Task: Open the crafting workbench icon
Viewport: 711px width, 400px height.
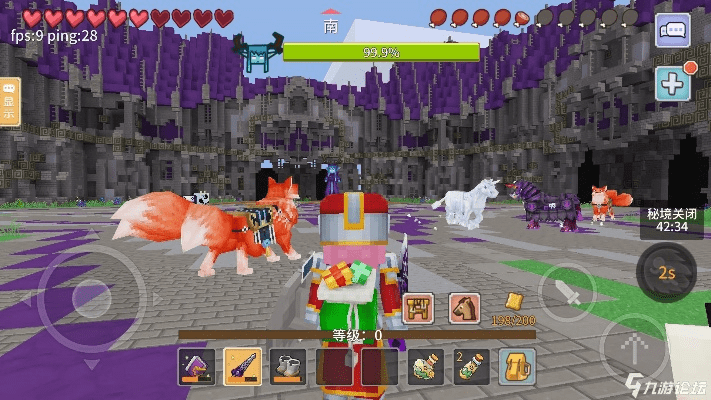Action: [417, 309]
